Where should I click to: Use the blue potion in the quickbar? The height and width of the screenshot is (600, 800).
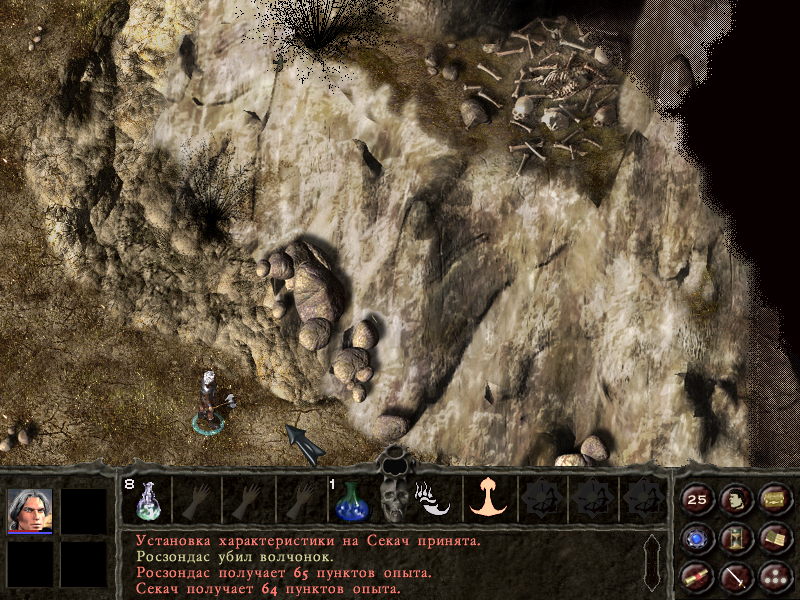[x=350, y=498]
